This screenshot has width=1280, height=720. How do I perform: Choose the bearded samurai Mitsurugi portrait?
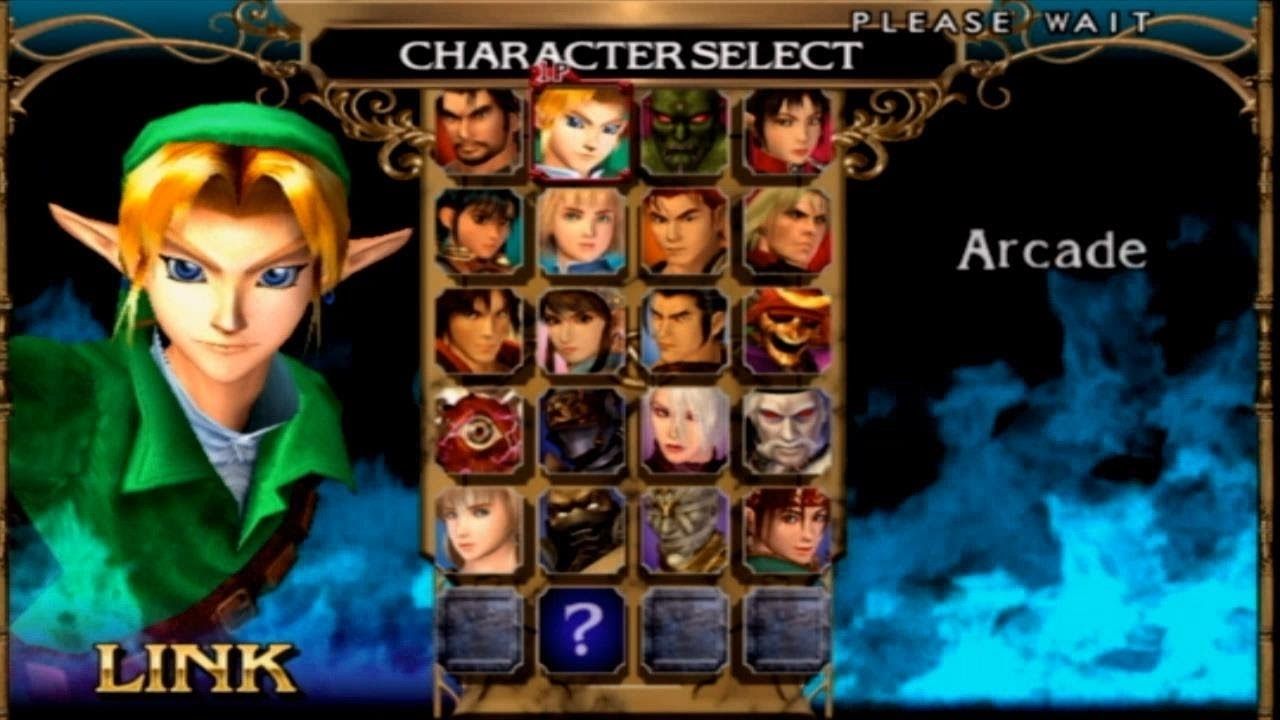click(x=479, y=131)
